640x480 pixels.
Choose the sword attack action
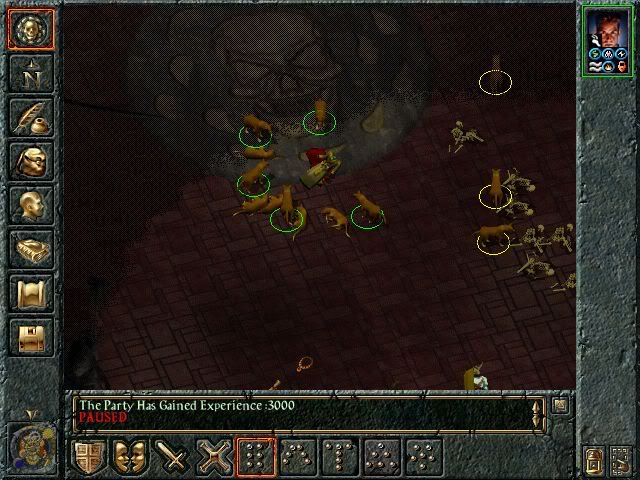pyautogui.click(x=174, y=458)
